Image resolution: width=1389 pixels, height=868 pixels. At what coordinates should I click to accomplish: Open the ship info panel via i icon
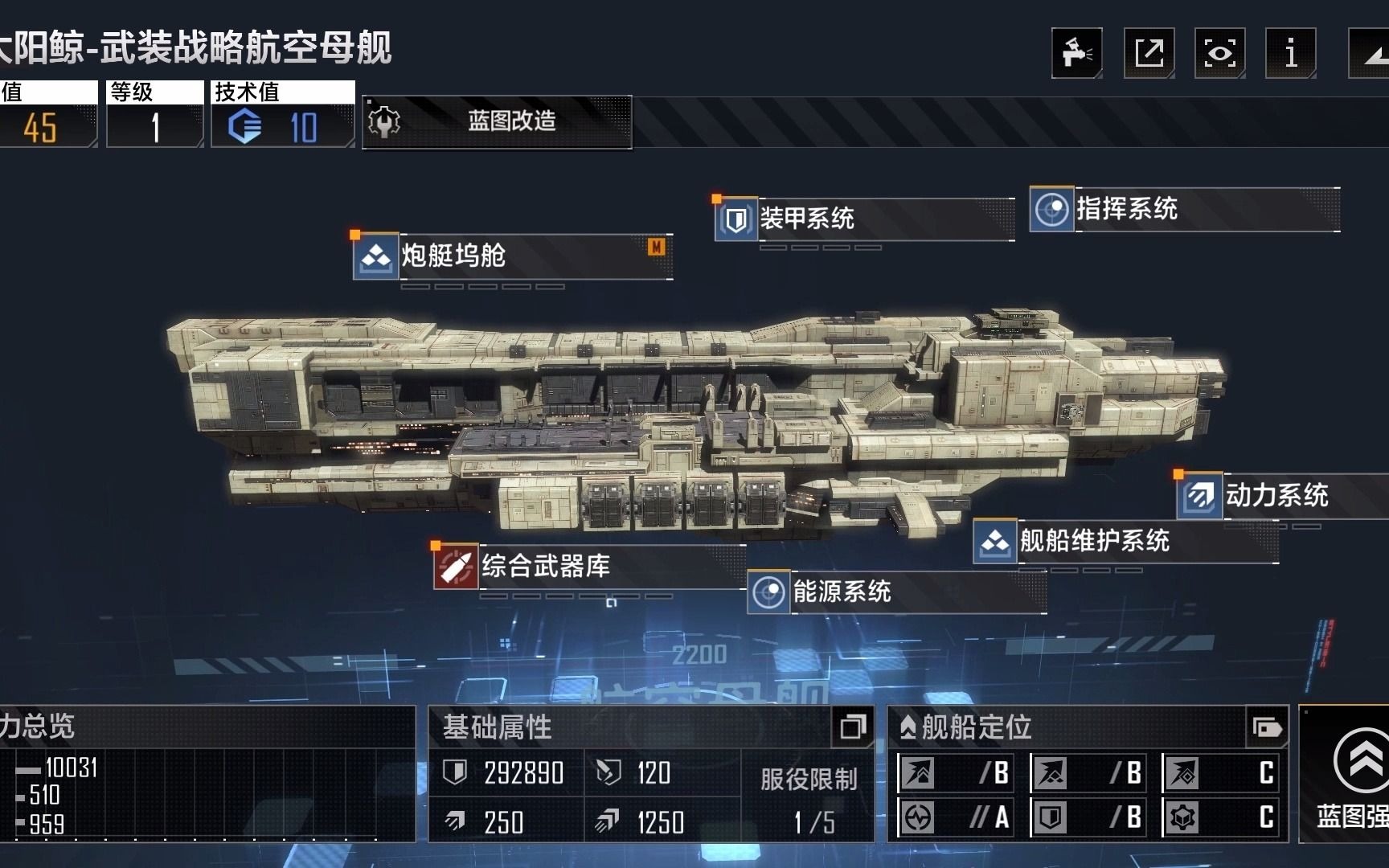pos(1291,52)
